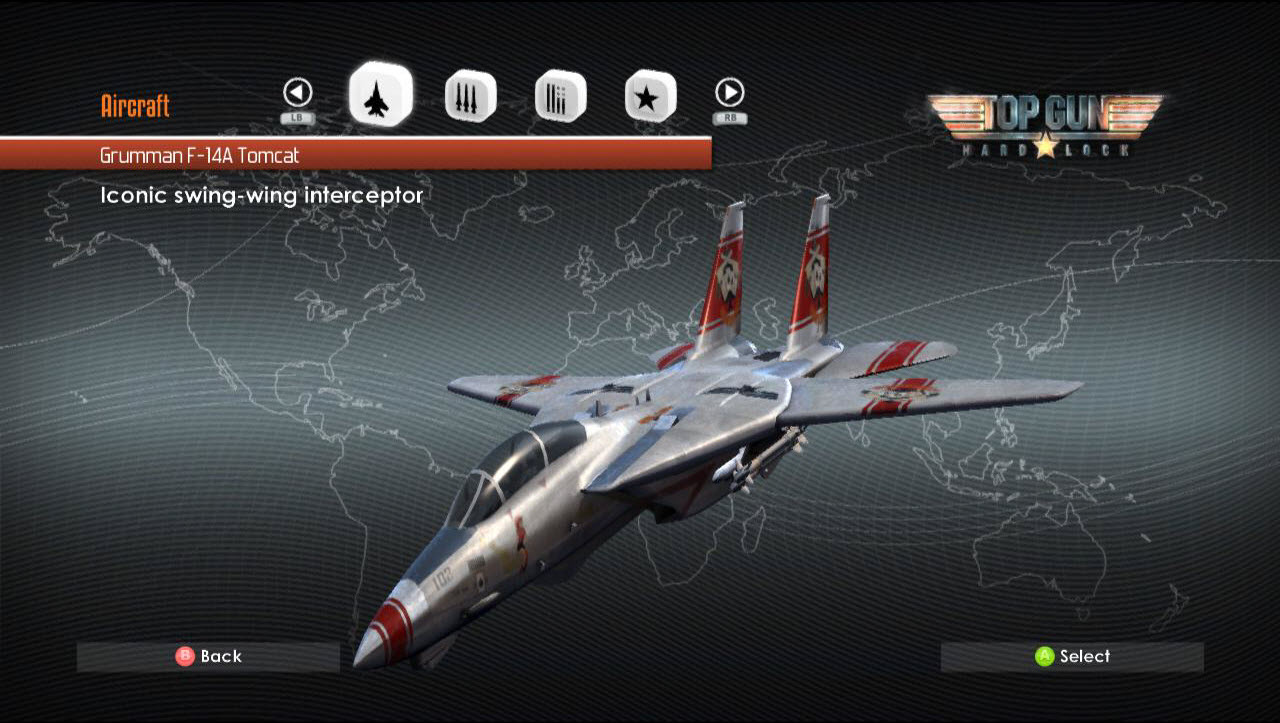
Task: Choose the star category tab
Action: [x=650, y=97]
